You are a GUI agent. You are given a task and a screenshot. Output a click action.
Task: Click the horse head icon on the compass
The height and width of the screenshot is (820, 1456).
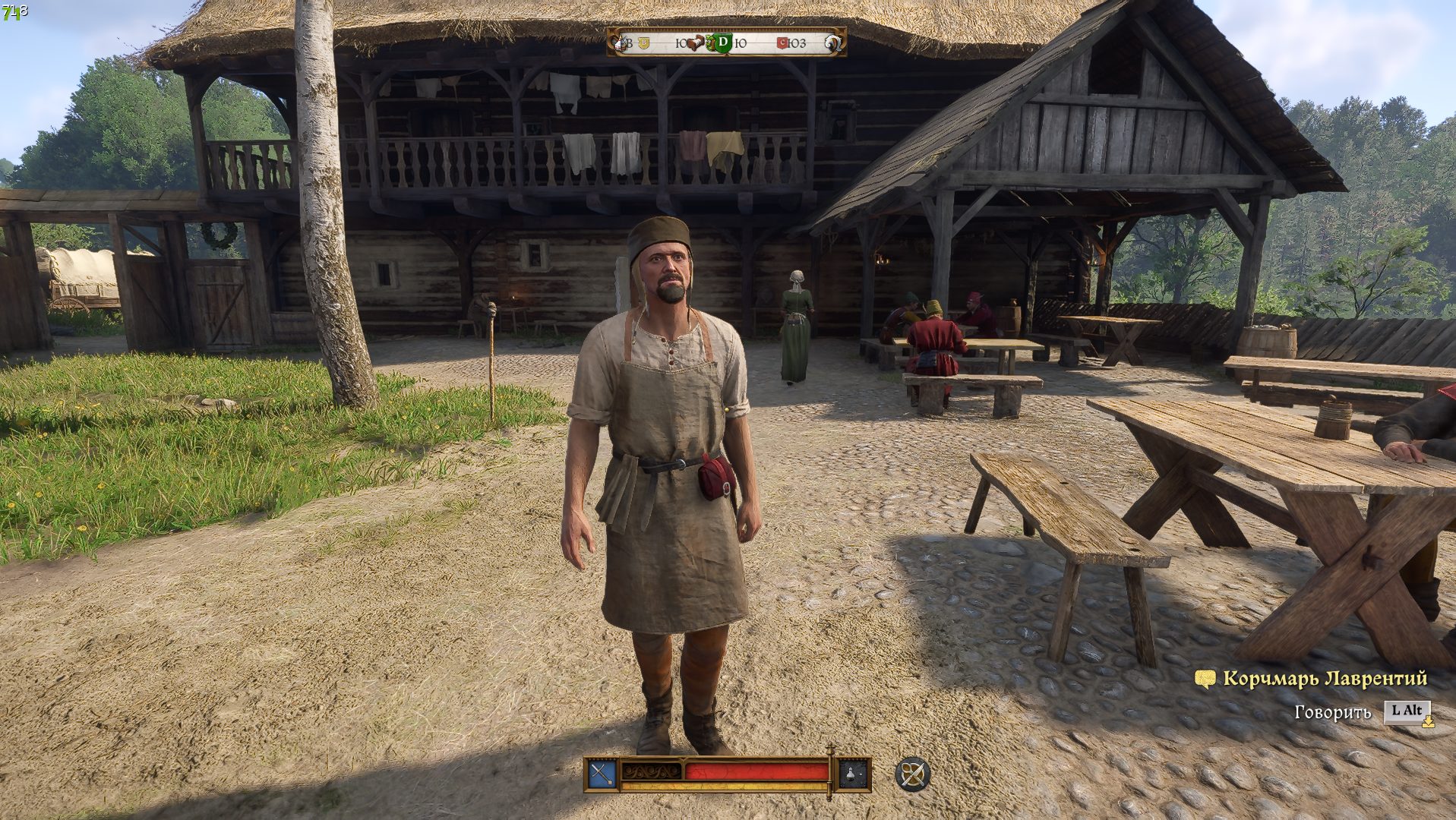point(834,43)
